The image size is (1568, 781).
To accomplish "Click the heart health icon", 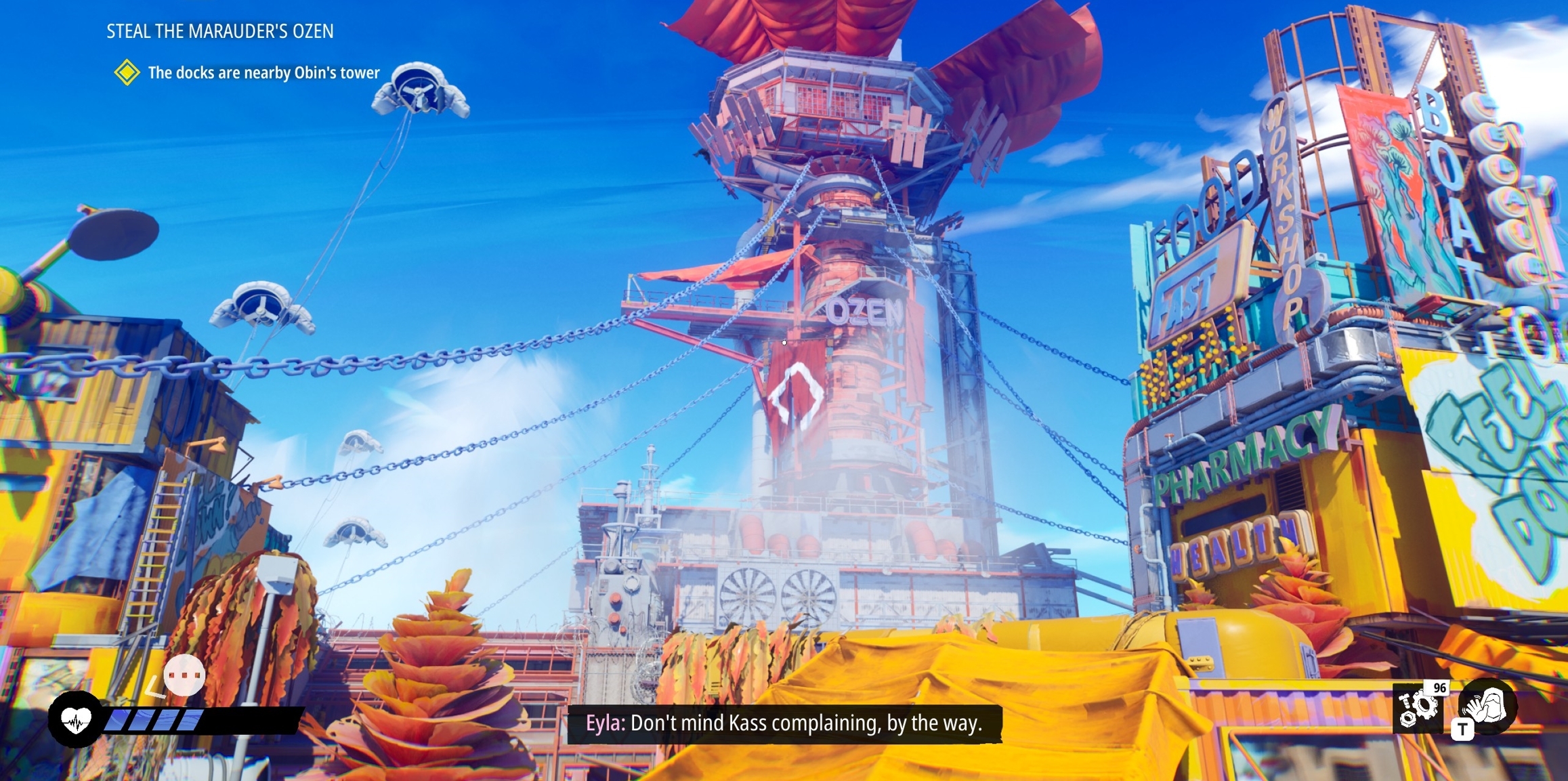I will pos(76,719).
